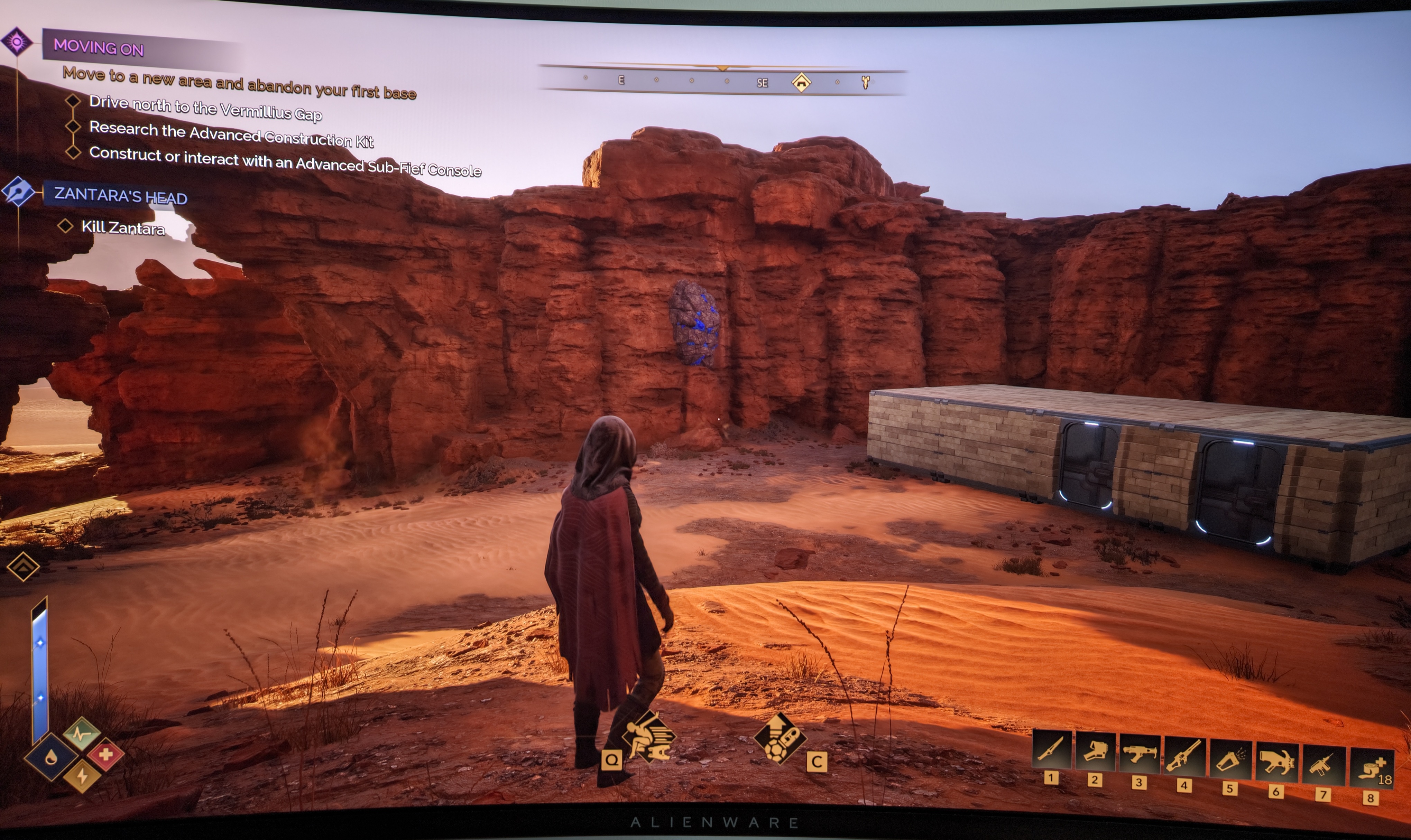Click the yellow lightning bolt diamond
Image resolution: width=1411 pixels, height=840 pixels.
82,776
